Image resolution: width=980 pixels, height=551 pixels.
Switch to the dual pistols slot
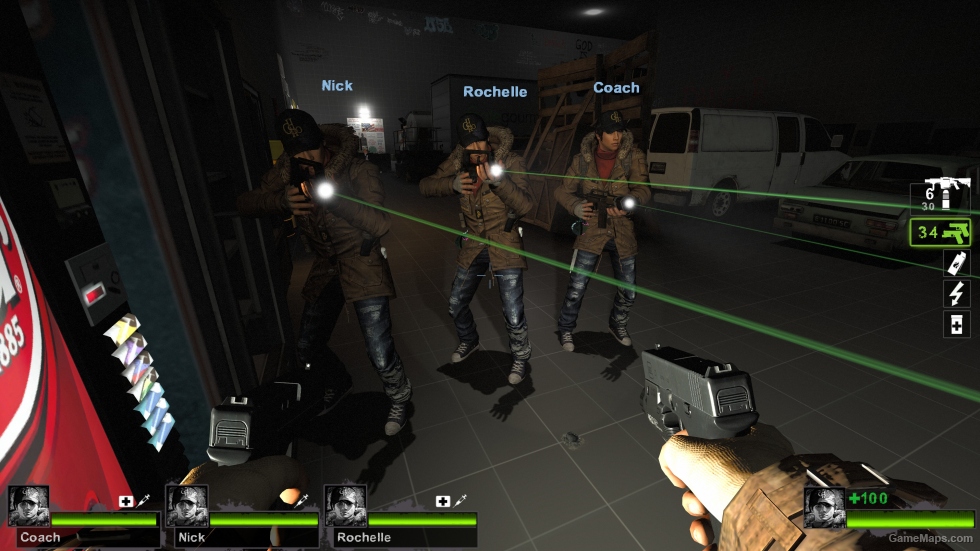[943, 234]
